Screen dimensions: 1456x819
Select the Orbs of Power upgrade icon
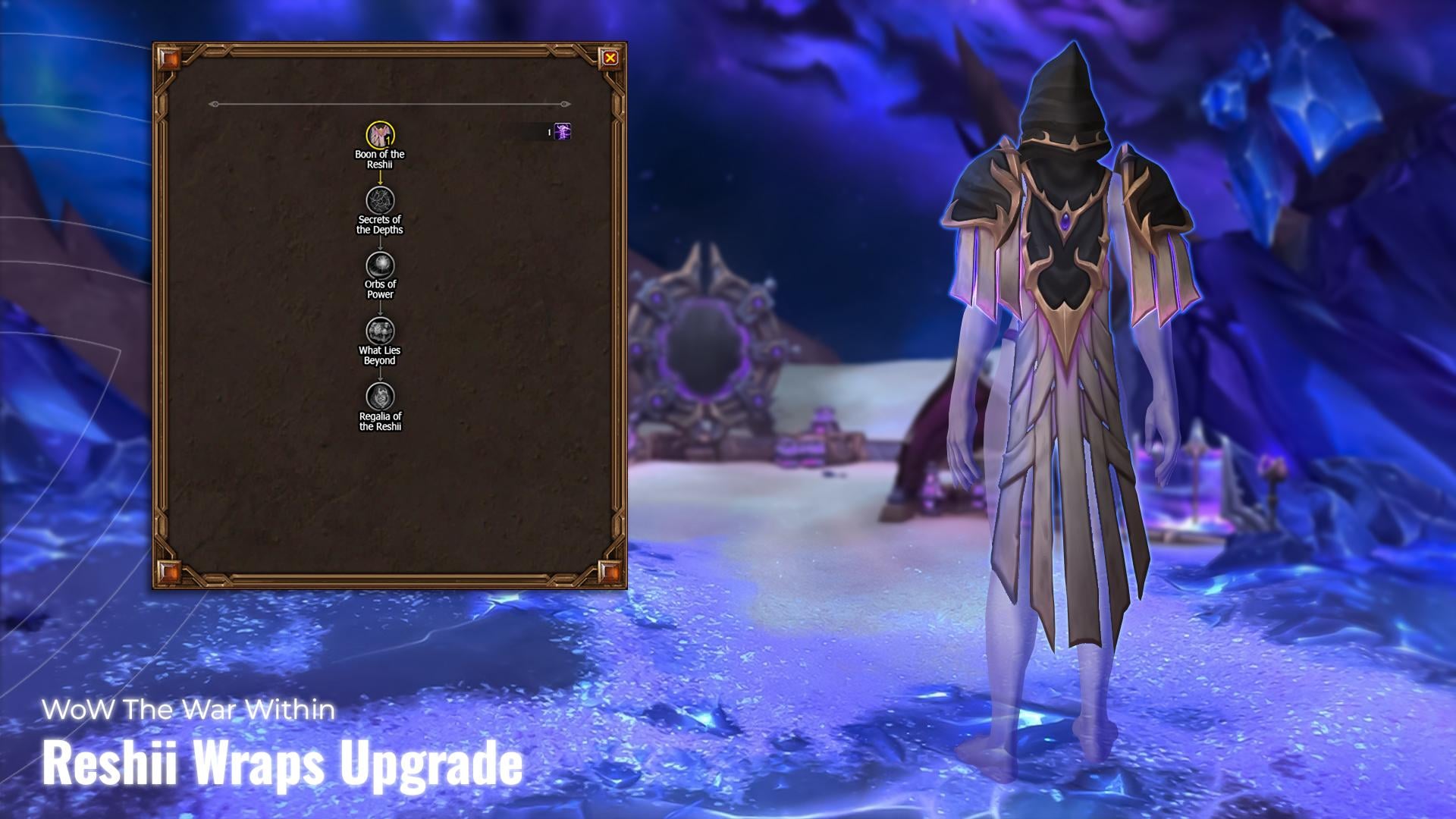tap(381, 265)
